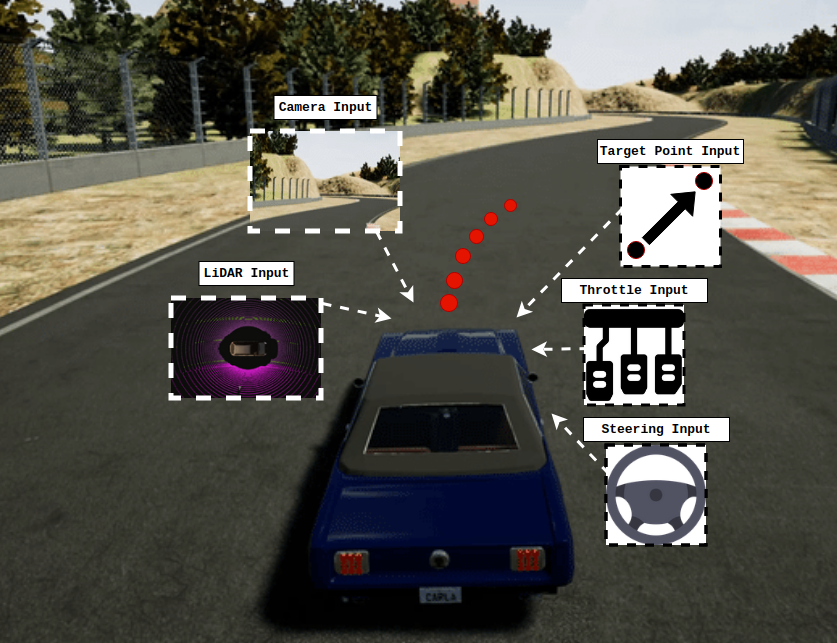837x643 pixels.
Task: Click the target point arrow icon
Action: coord(670,216)
